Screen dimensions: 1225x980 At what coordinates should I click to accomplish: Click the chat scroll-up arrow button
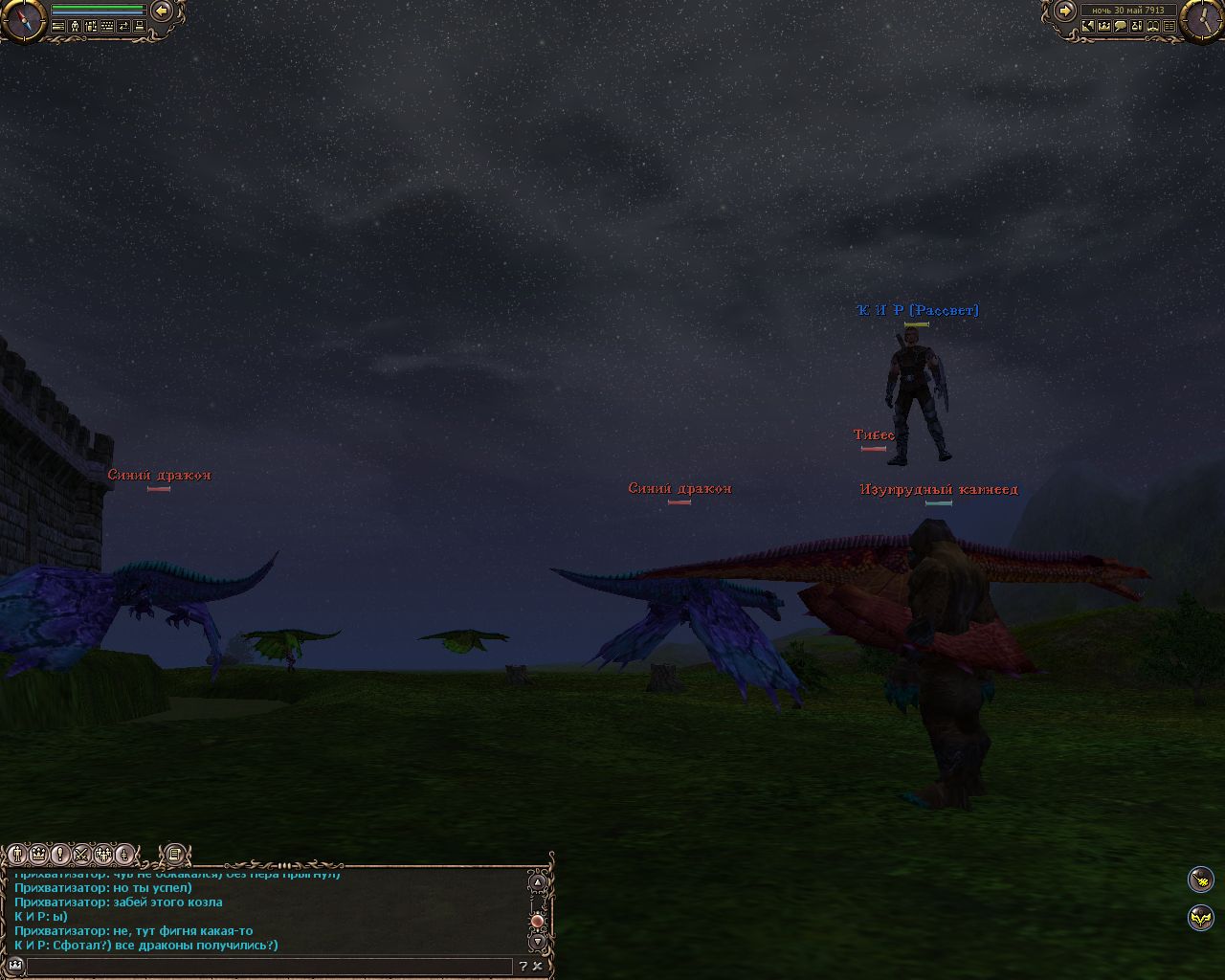pos(538,881)
